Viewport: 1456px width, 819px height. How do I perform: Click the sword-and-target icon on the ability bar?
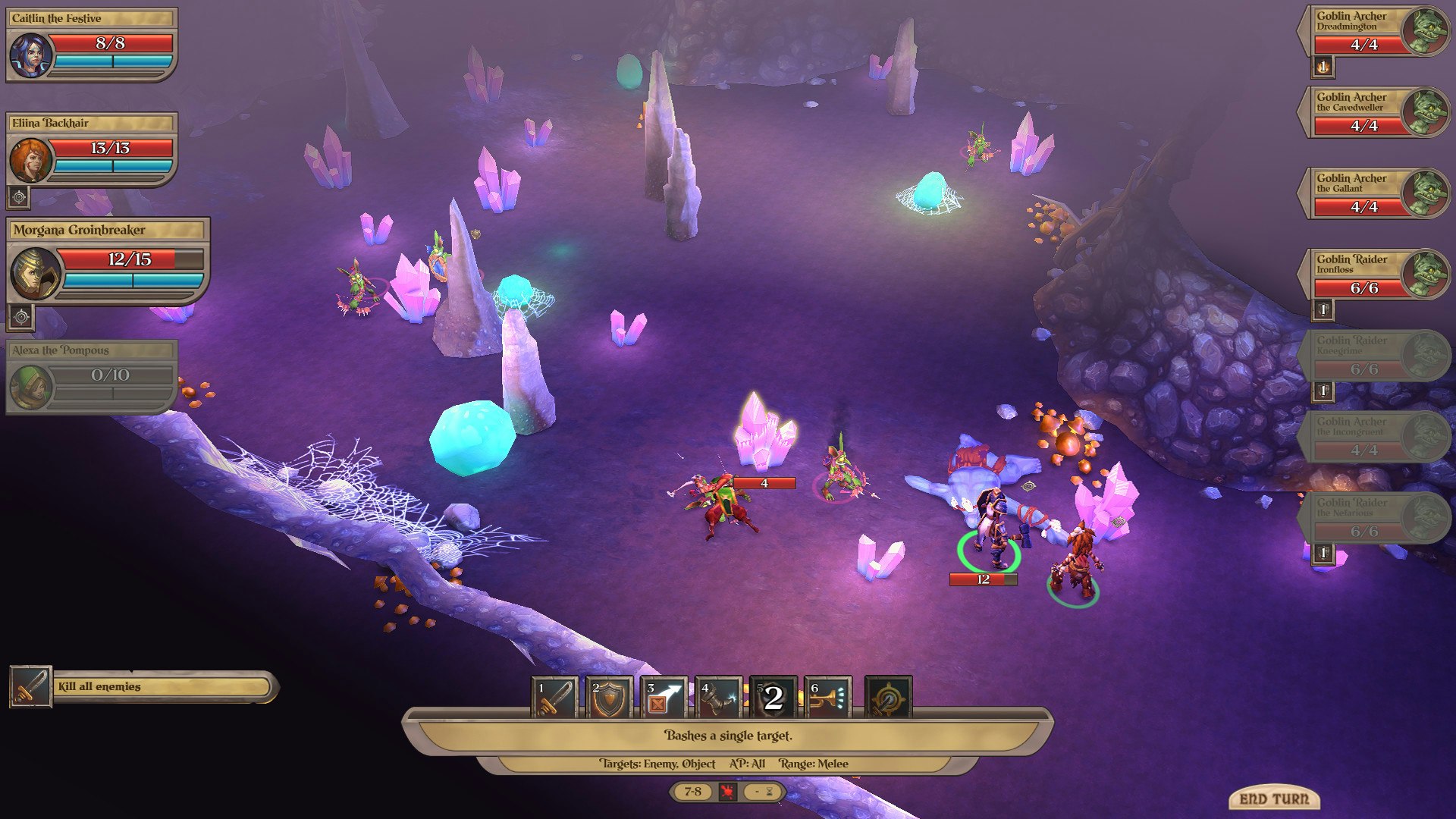click(888, 698)
